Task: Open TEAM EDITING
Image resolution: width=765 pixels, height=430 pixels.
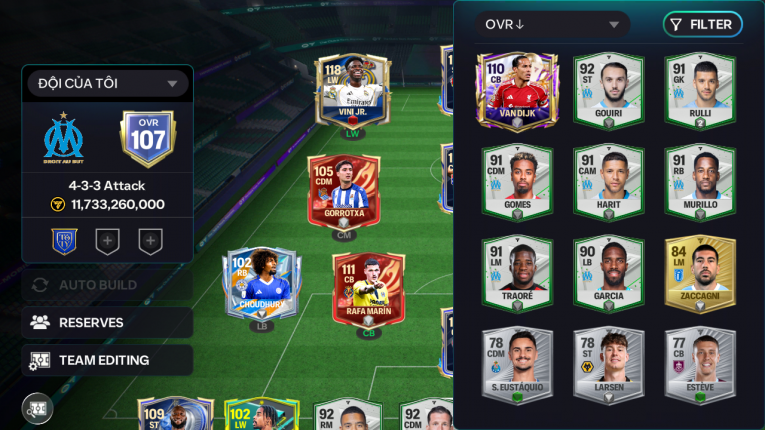Action: click(107, 360)
